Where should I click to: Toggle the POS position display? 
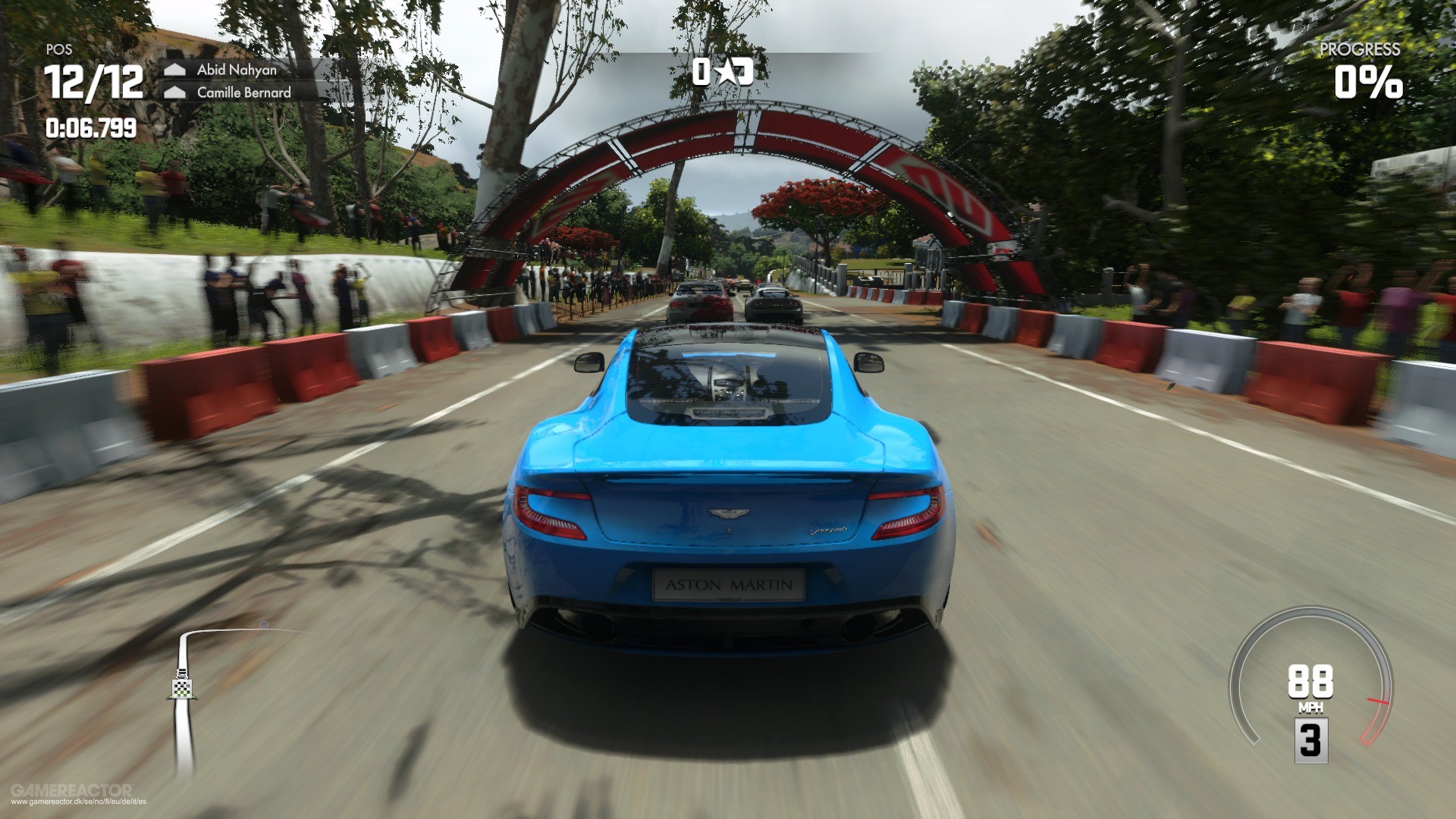tap(59, 50)
